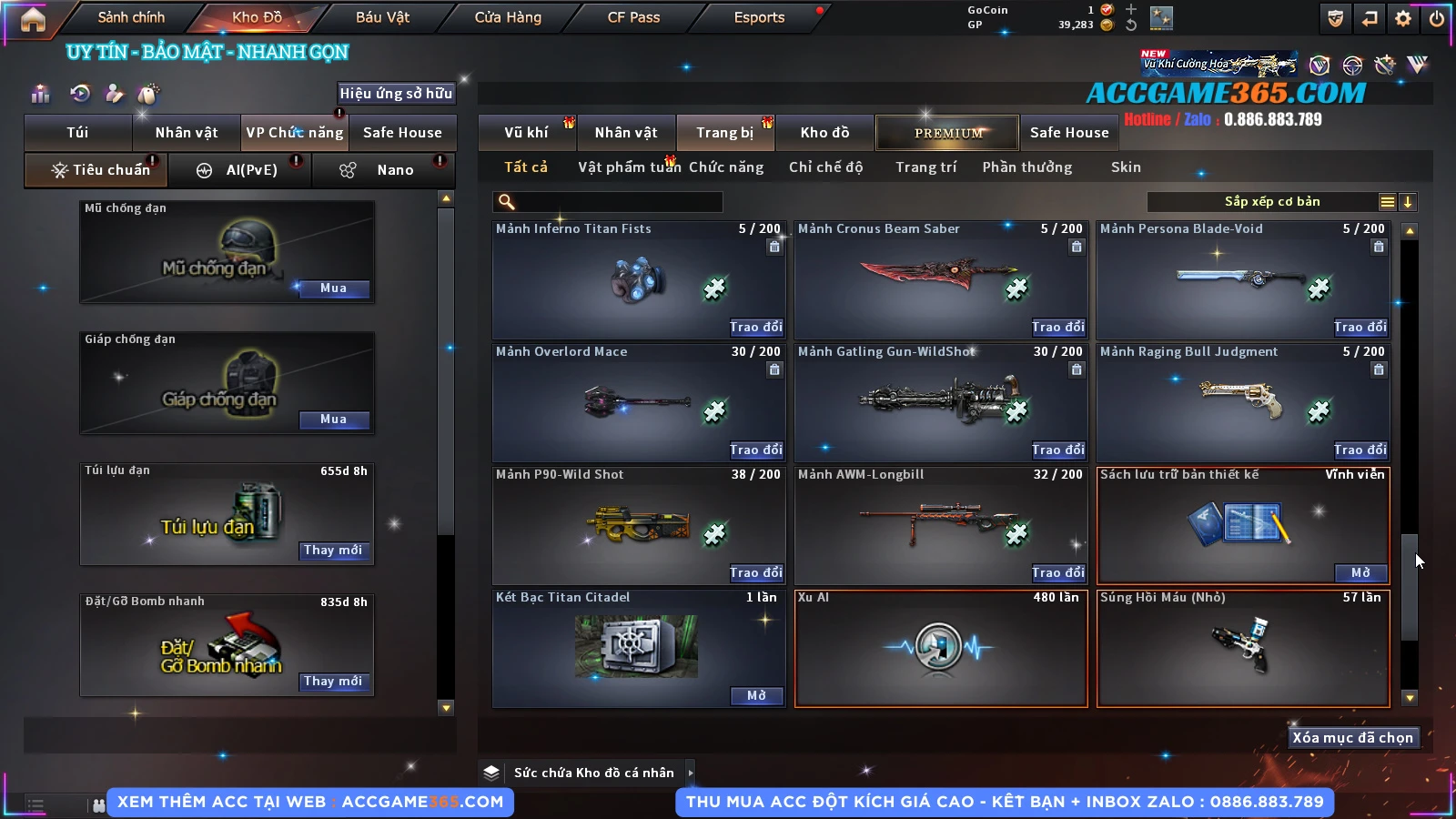Exchange the Mảnh Inferno Titan Fists

[755, 327]
